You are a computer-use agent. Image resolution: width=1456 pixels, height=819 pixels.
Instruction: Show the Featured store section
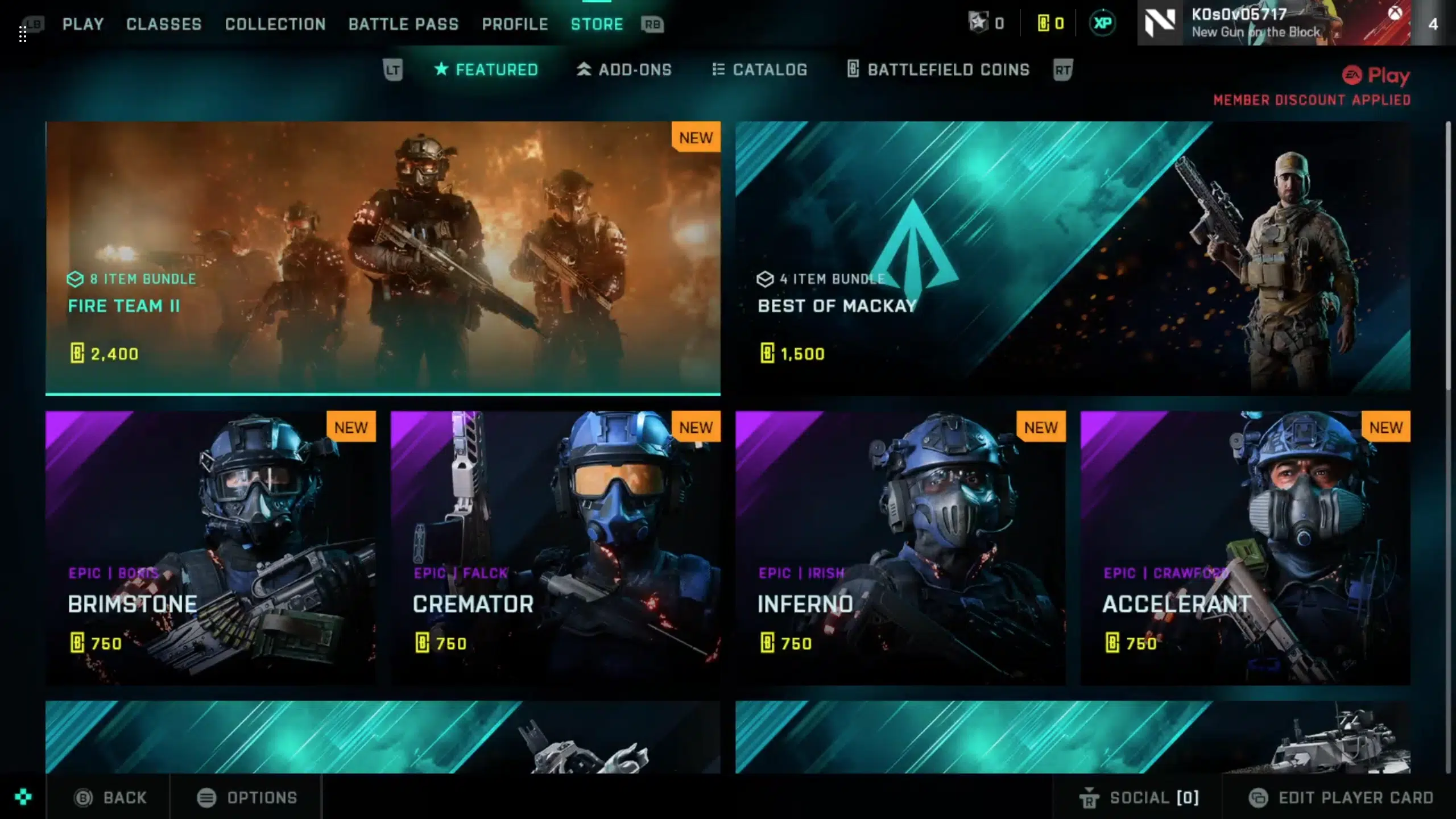[x=486, y=69]
